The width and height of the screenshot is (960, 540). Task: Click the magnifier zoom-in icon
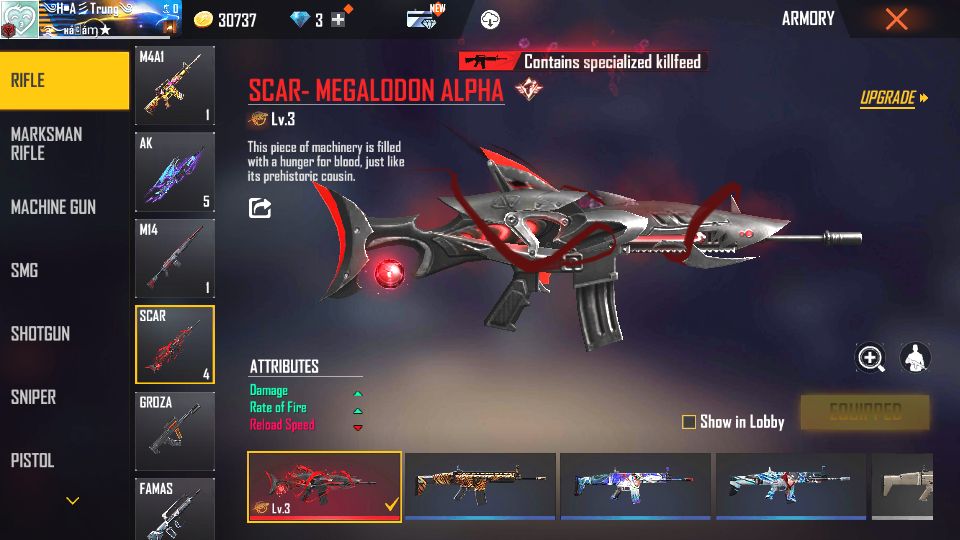coord(870,358)
